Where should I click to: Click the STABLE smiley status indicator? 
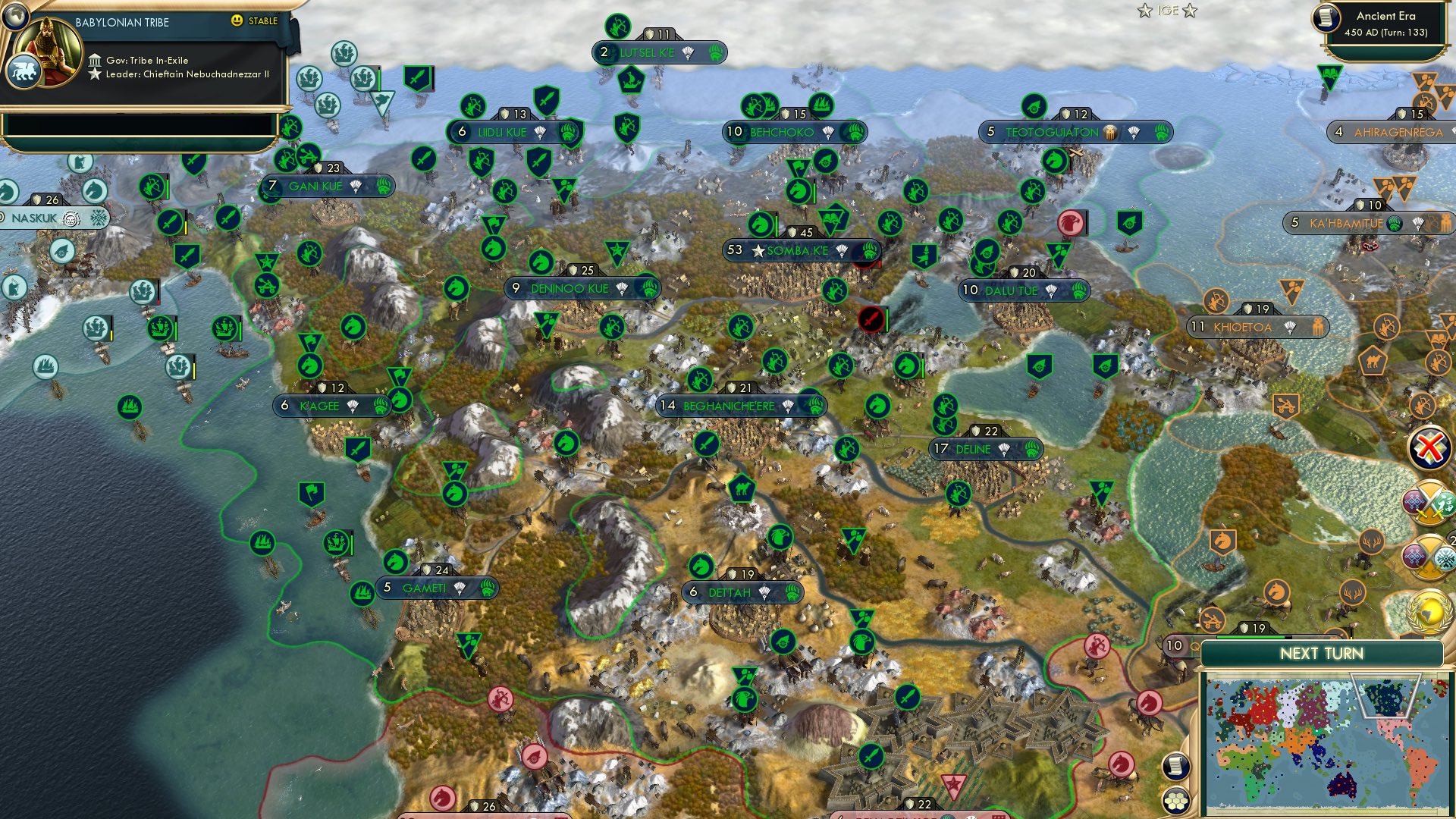point(237,21)
